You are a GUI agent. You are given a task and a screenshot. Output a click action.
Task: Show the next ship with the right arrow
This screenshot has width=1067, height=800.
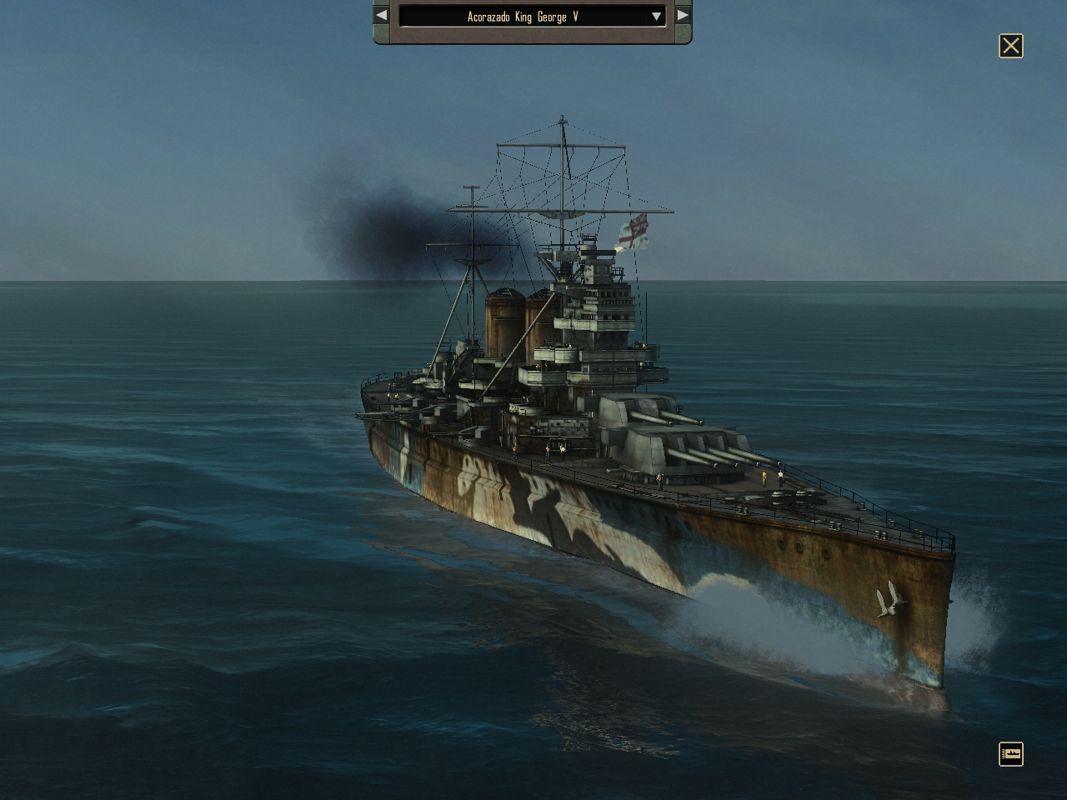[x=682, y=16]
